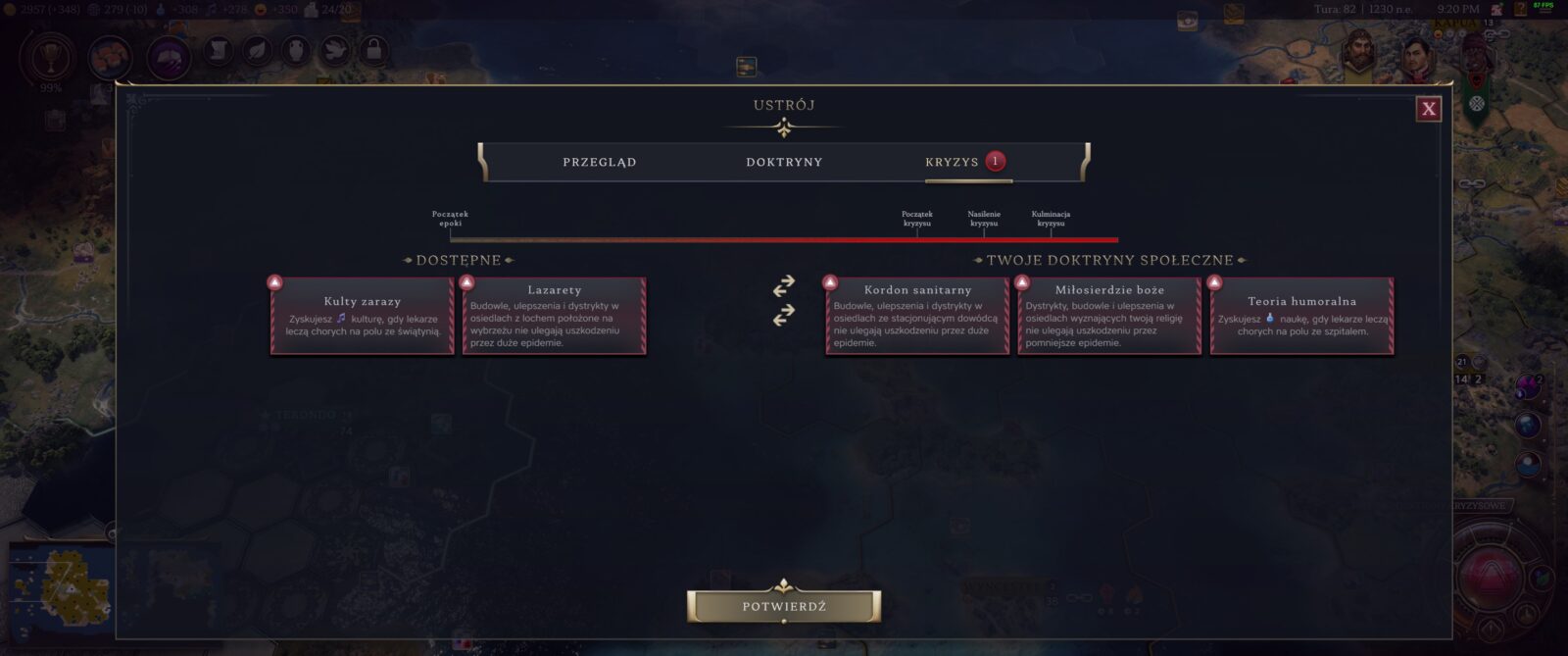Confirm with the Potwierdź button
This screenshot has width=1568, height=656.
coord(784,606)
